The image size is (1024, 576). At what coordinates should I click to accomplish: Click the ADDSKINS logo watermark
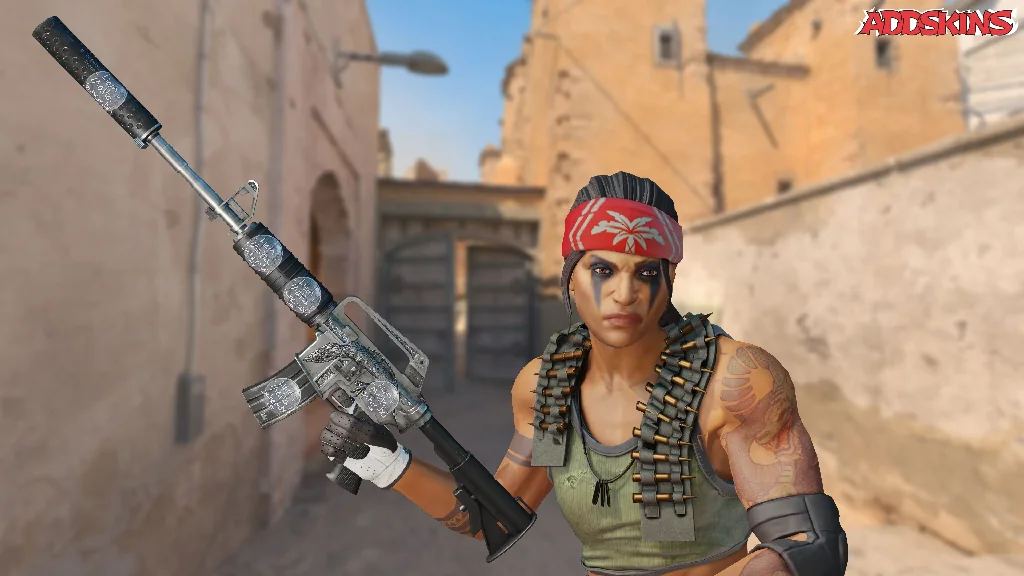click(936, 22)
